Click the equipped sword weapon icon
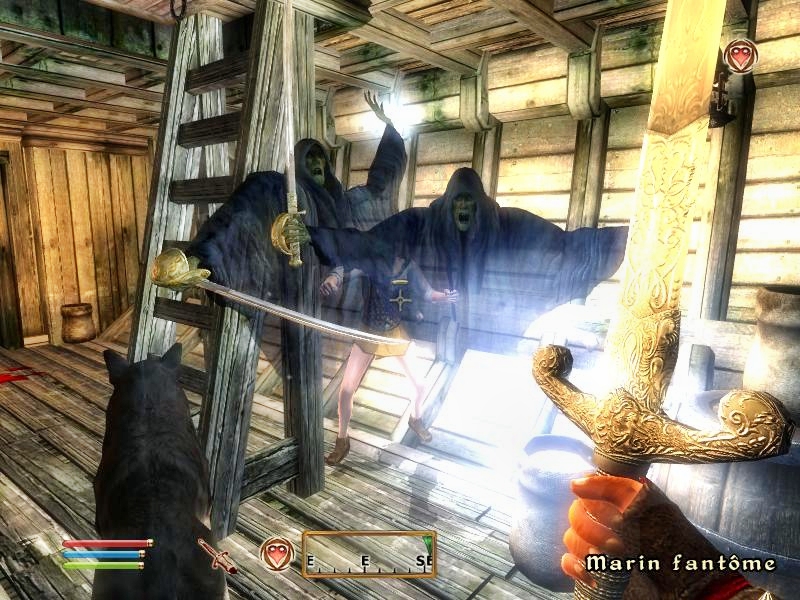 217,555
